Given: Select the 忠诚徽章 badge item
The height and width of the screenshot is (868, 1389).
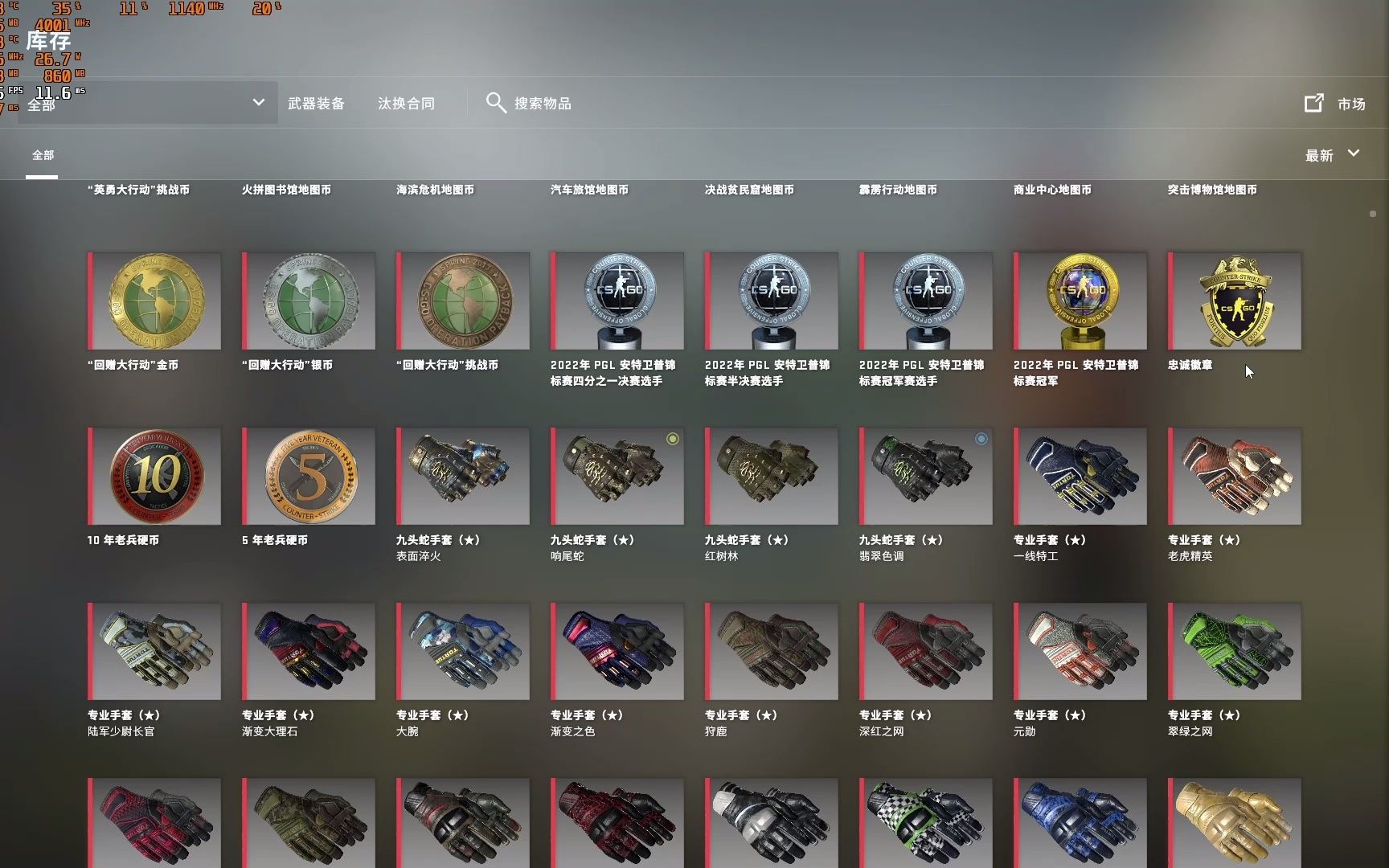Looking at the screenshot, I should tap(1234, 301).
